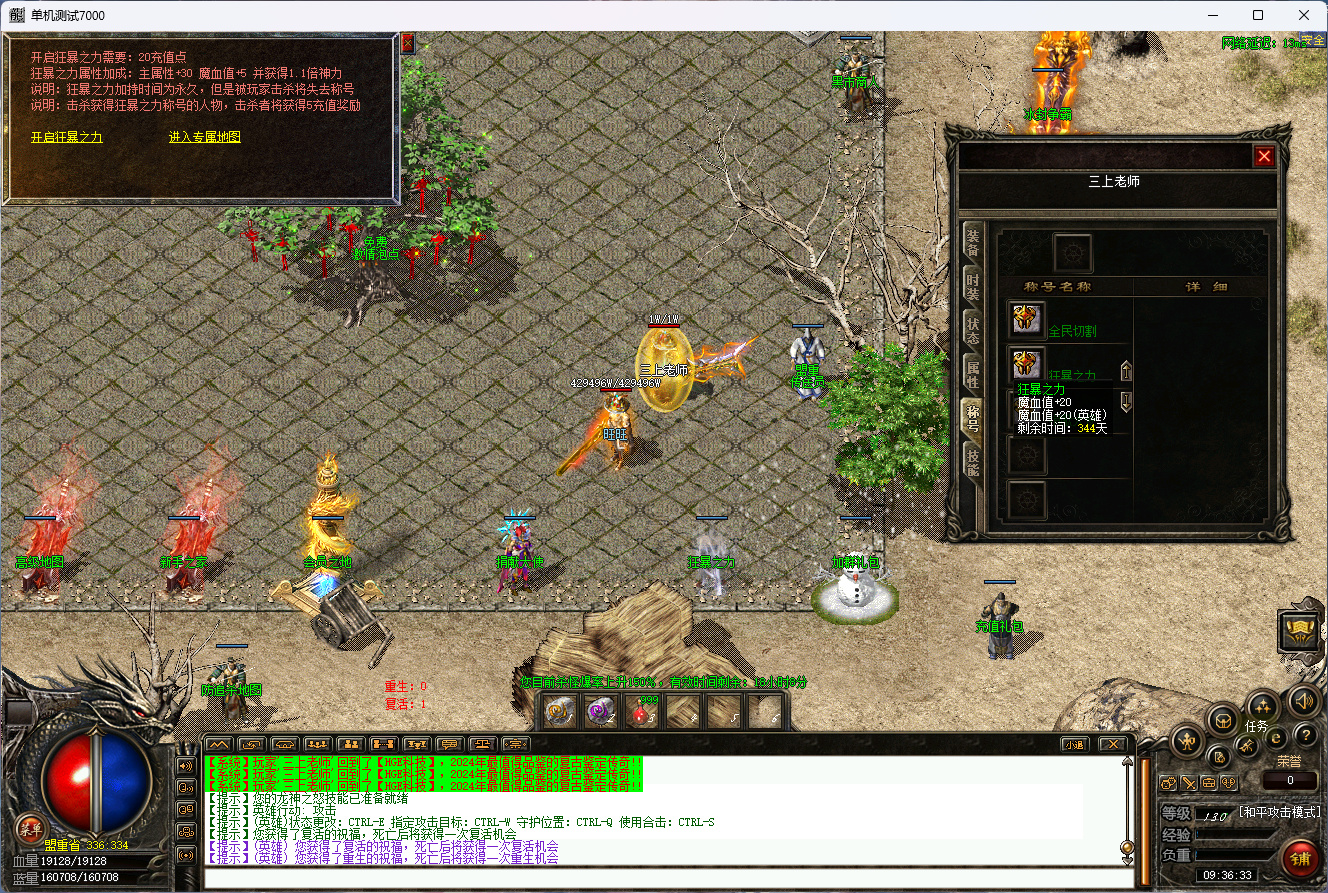The width and height of the screenshot is (1328, 893).
Task: Click the 开启狂暴之力 link
Action: 67,138
